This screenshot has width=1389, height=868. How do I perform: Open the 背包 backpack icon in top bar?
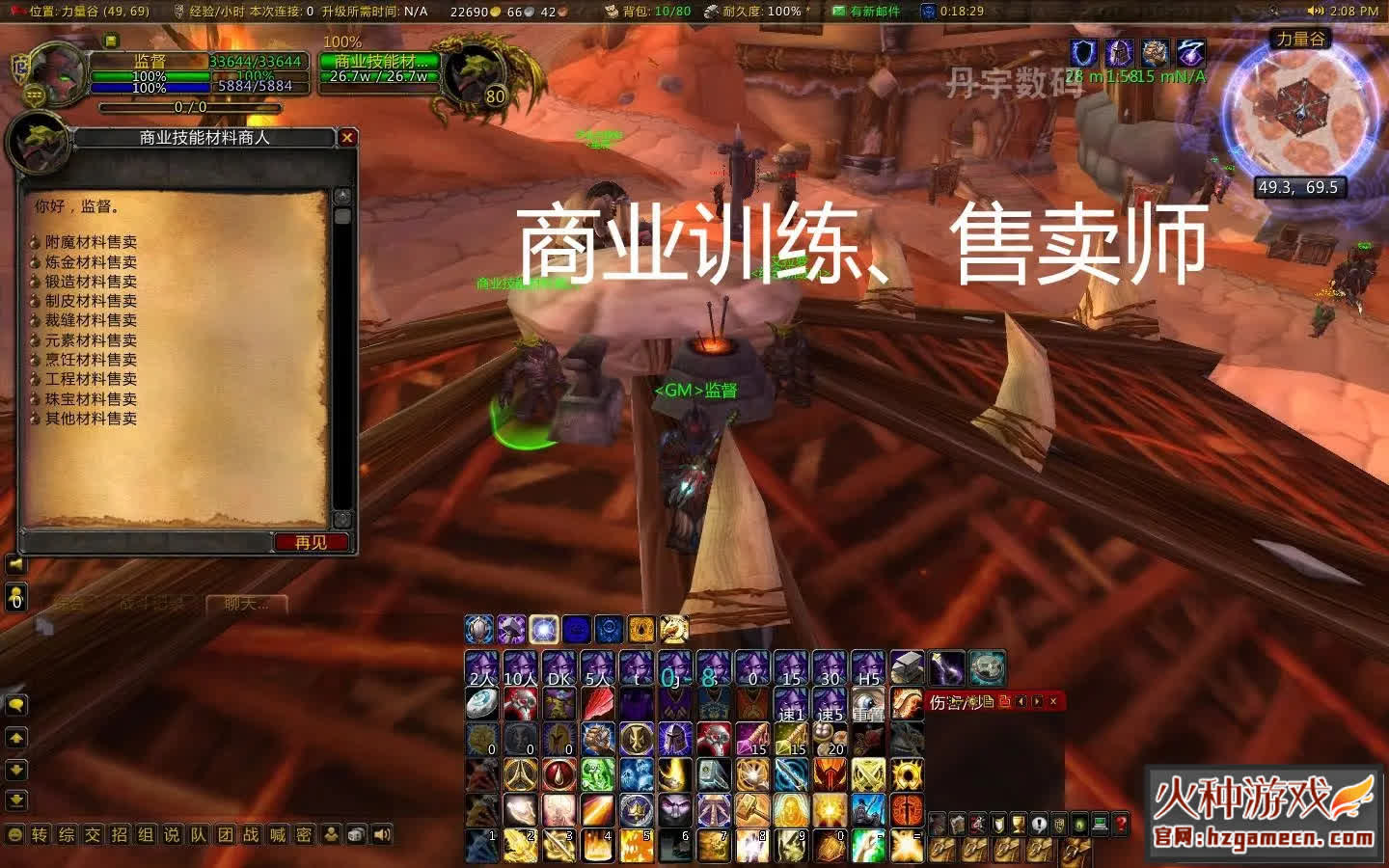[611, 13]
